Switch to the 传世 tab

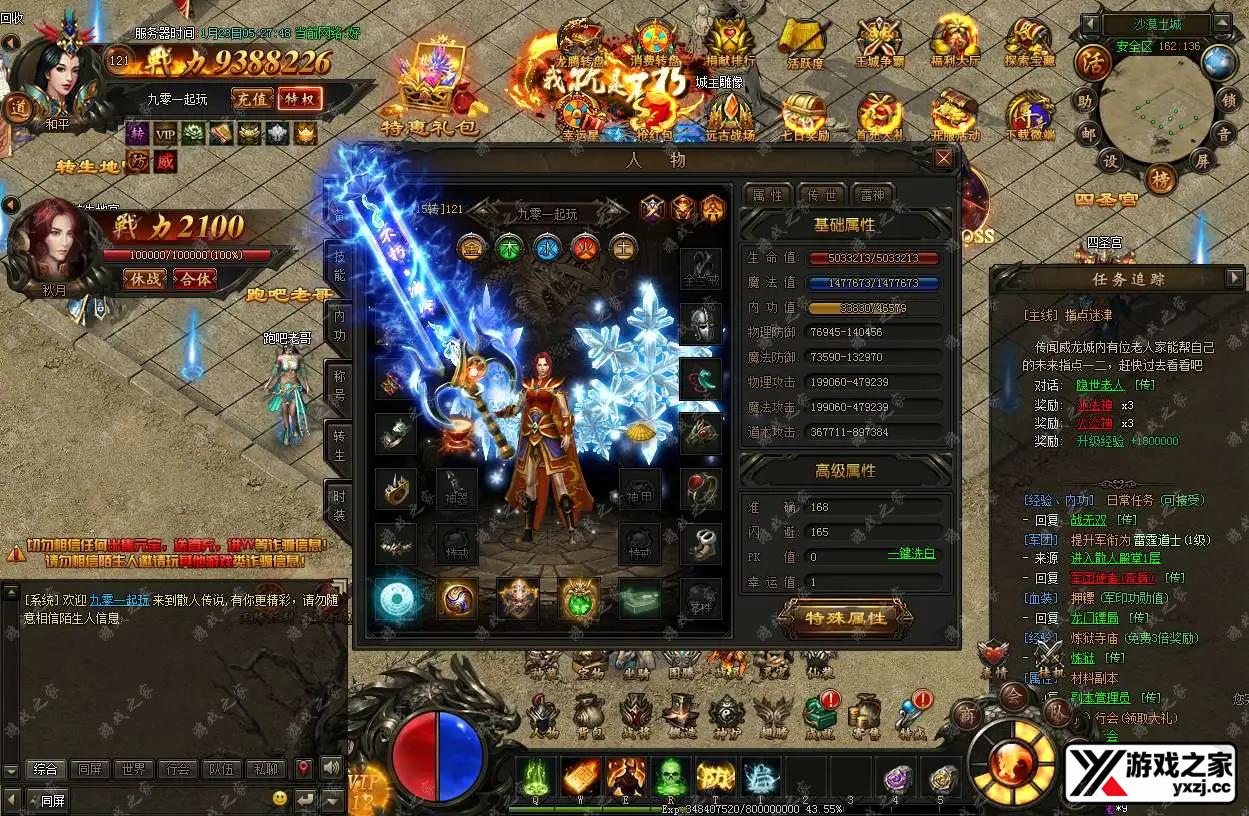(x=821, y=195)
